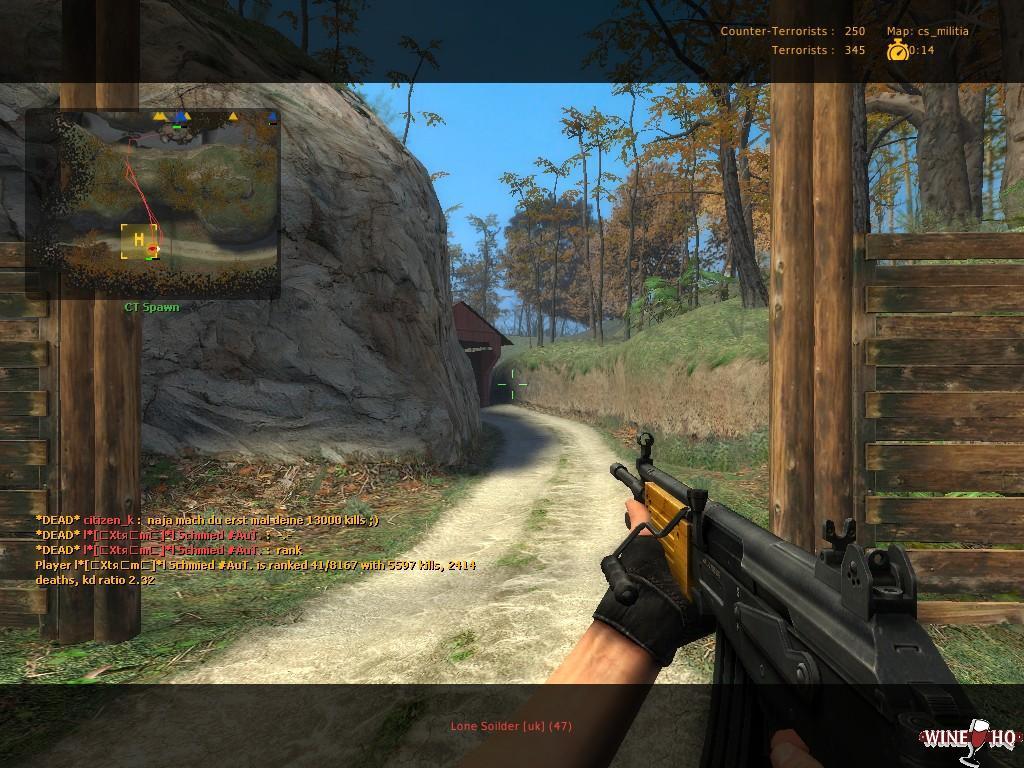The height and width of the screenshot is (768, 1024).
Task: Open the WineHQ logo watermark
Action: click(968, 739)
